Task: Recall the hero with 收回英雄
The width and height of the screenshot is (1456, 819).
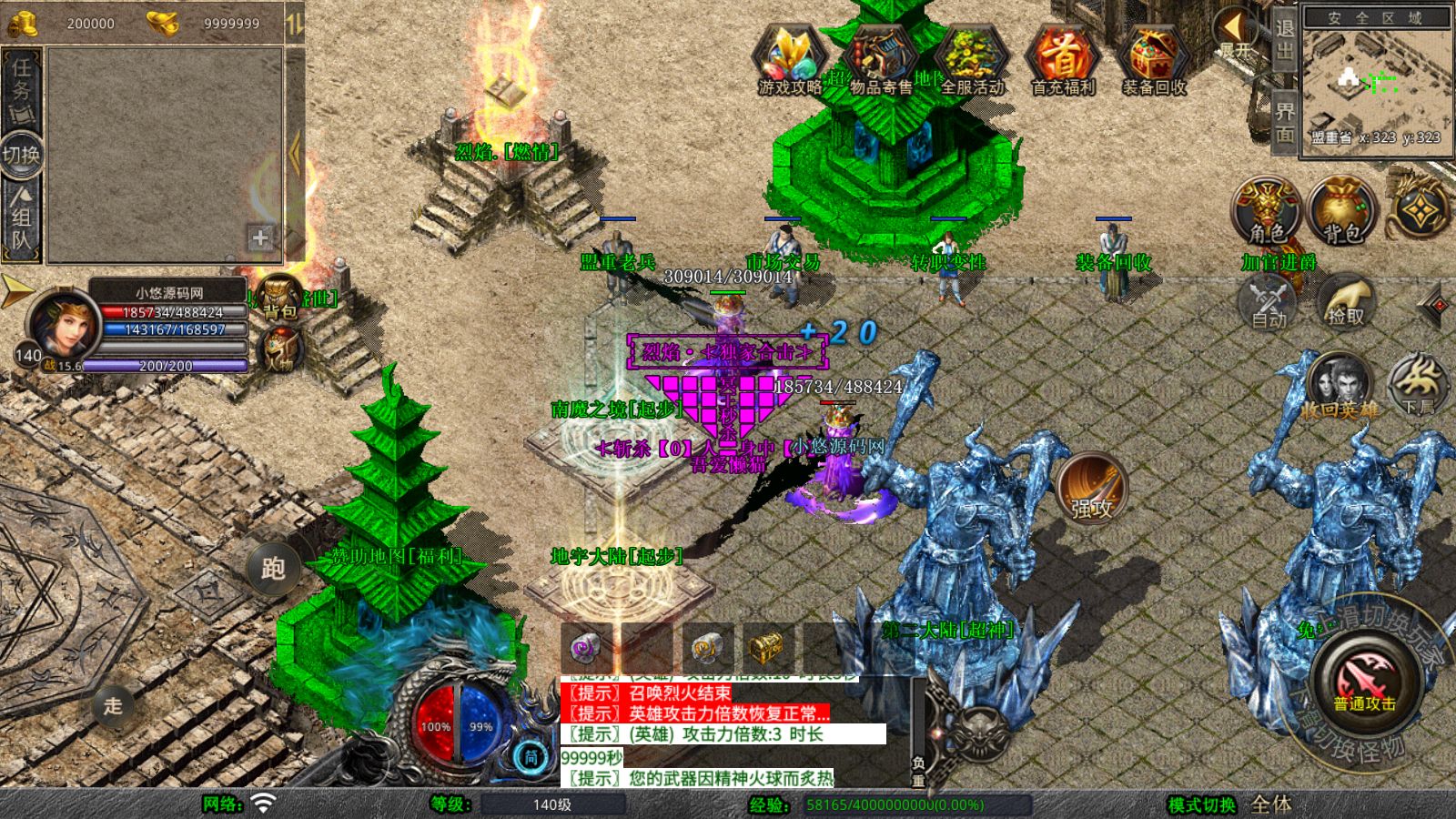Action: [x=1339, y=387]
